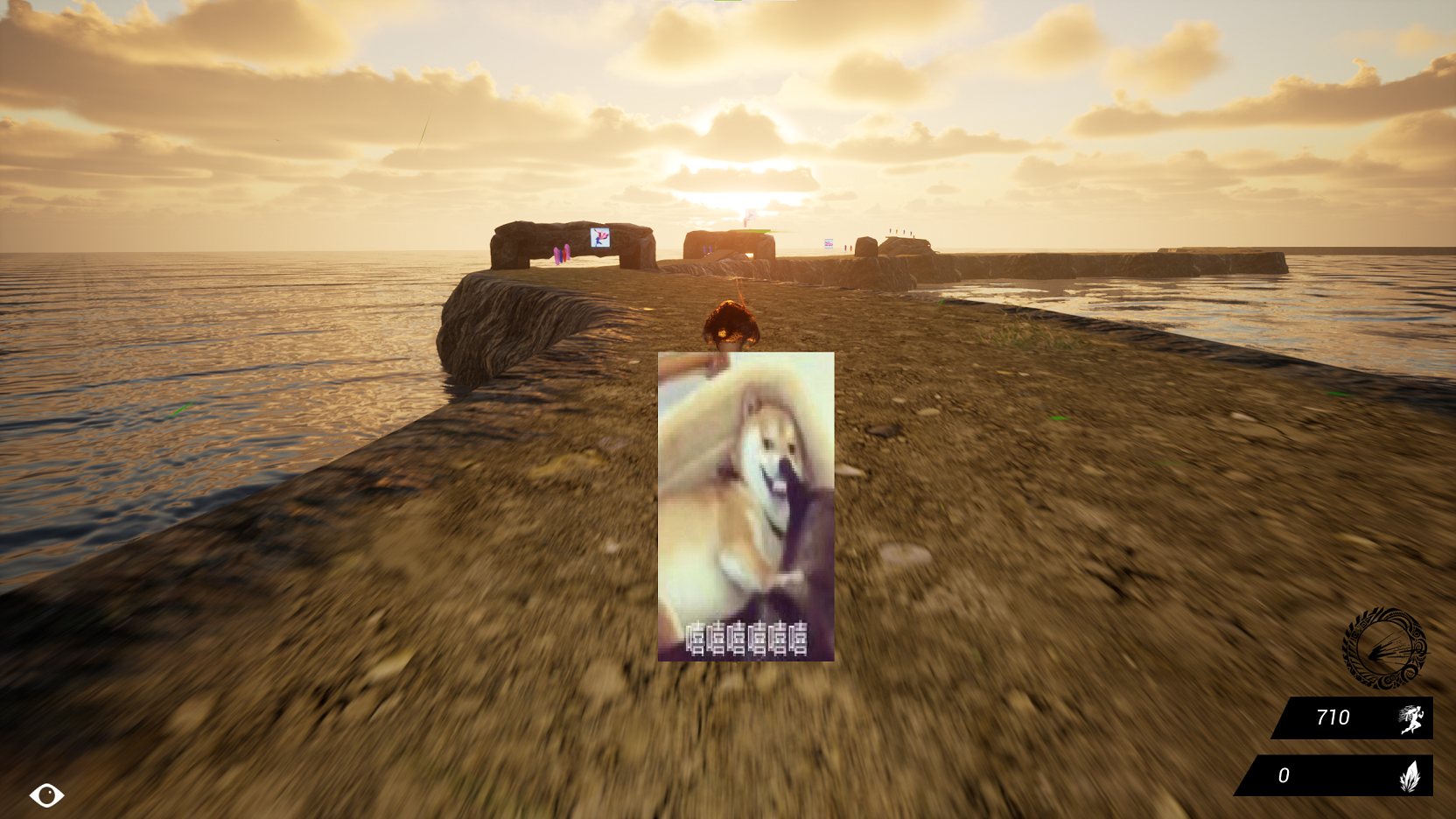
Task: Select the pink crystal cluster under the left arch
Action: [561, 254]
